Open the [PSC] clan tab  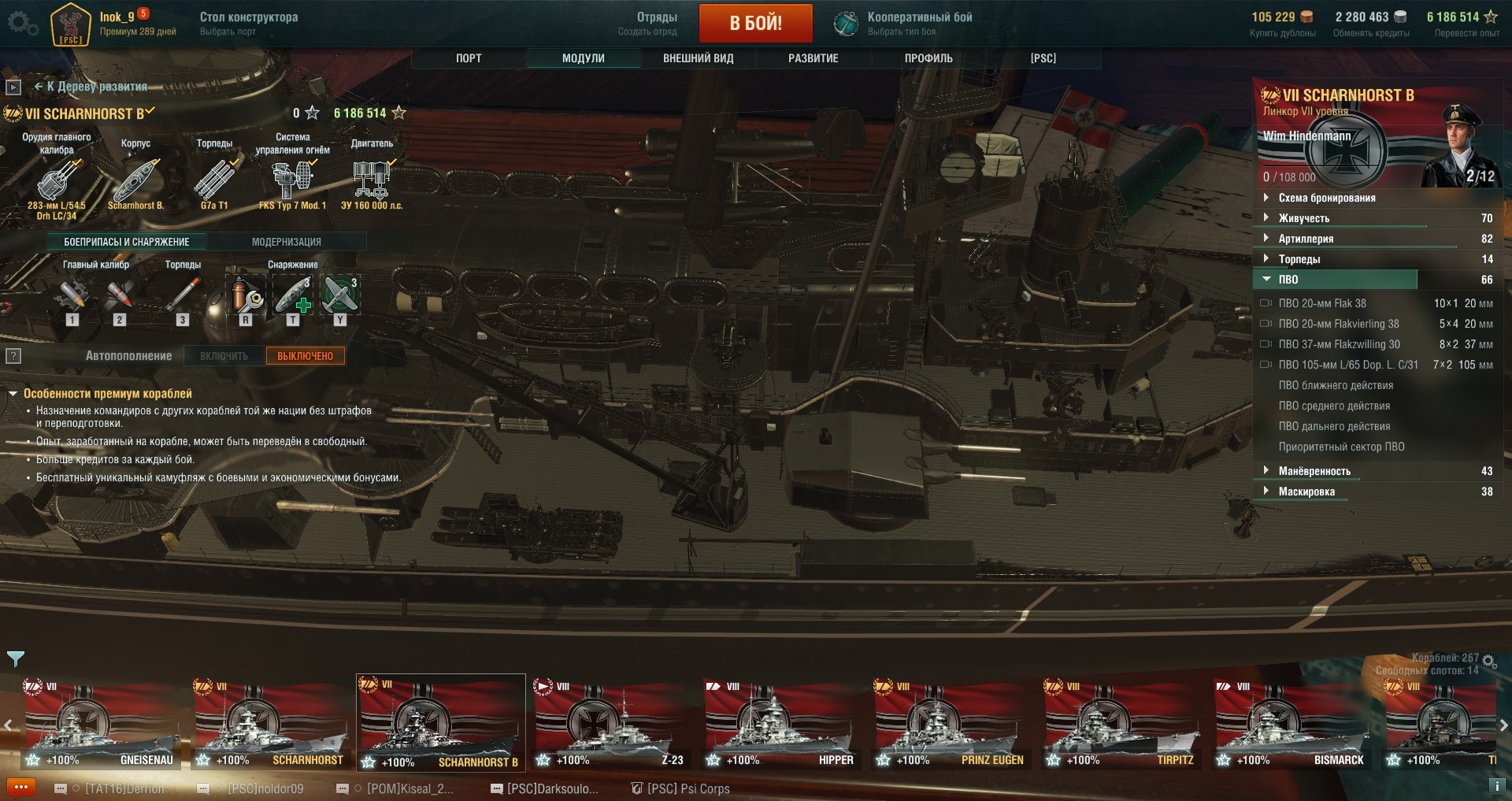coord(1043,58)
